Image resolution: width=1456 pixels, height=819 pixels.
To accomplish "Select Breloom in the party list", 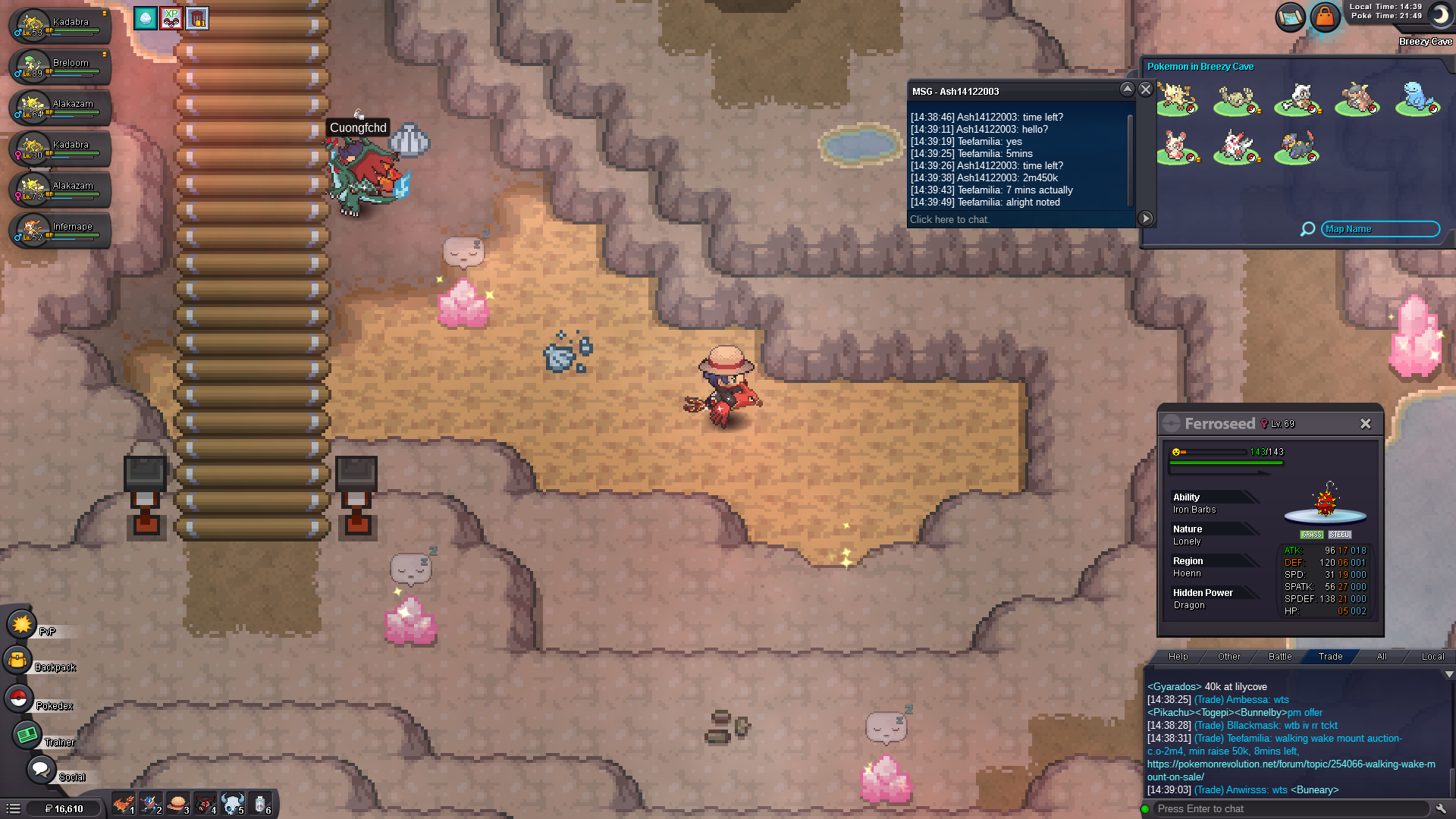I will (61, 66).
